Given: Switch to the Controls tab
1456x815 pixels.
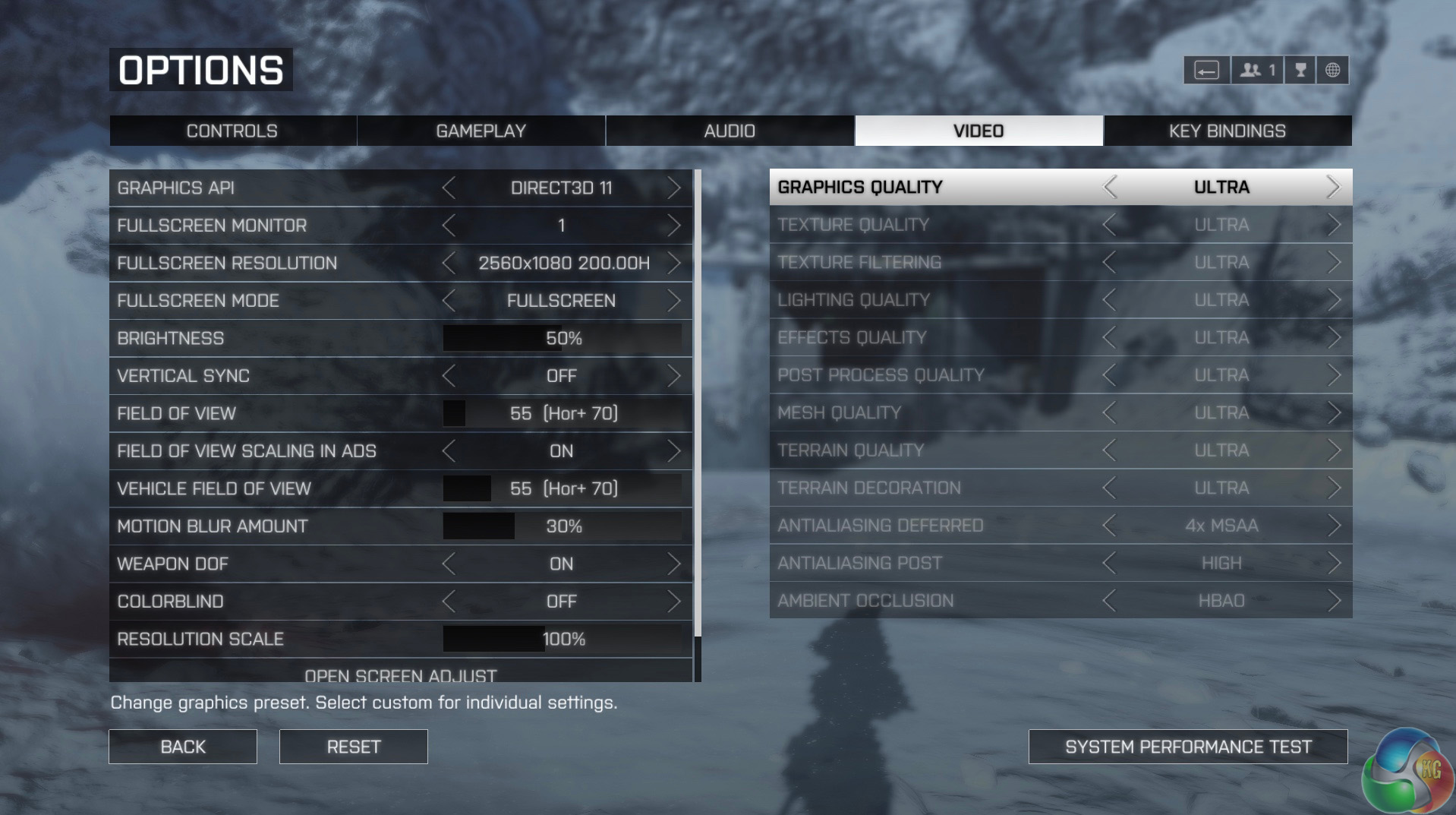Looking at the screenshot, I should pyautogui.click(x=232, y=131).
